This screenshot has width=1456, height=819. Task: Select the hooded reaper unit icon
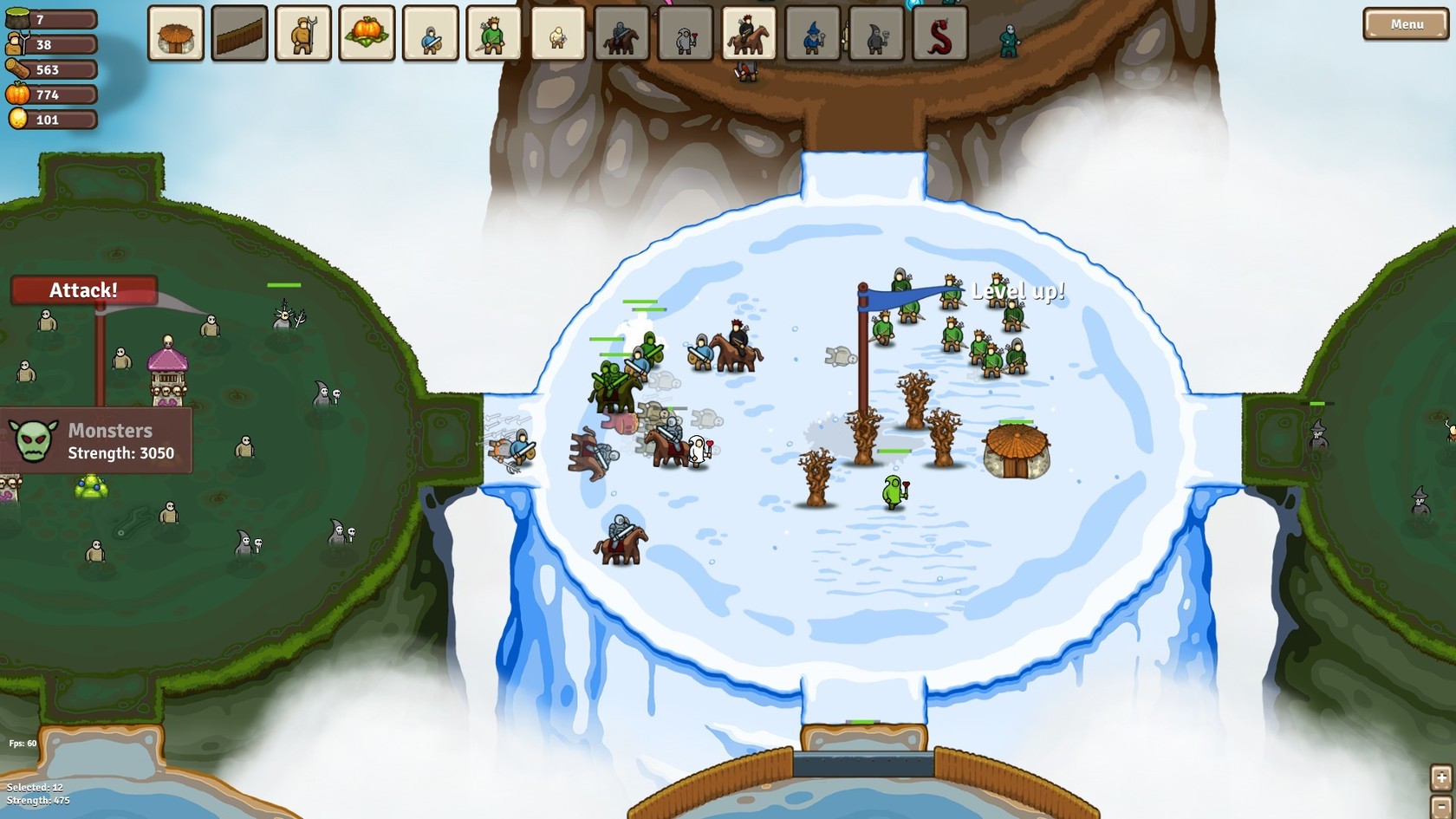click(875, 33)
